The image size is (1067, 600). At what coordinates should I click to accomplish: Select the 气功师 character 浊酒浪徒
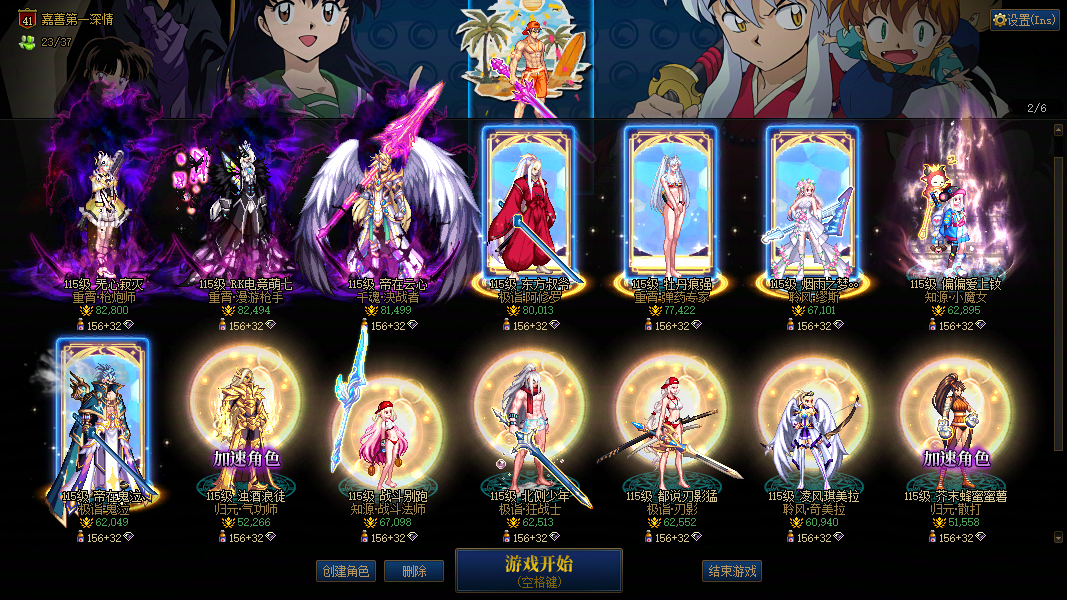coord(244,425)
